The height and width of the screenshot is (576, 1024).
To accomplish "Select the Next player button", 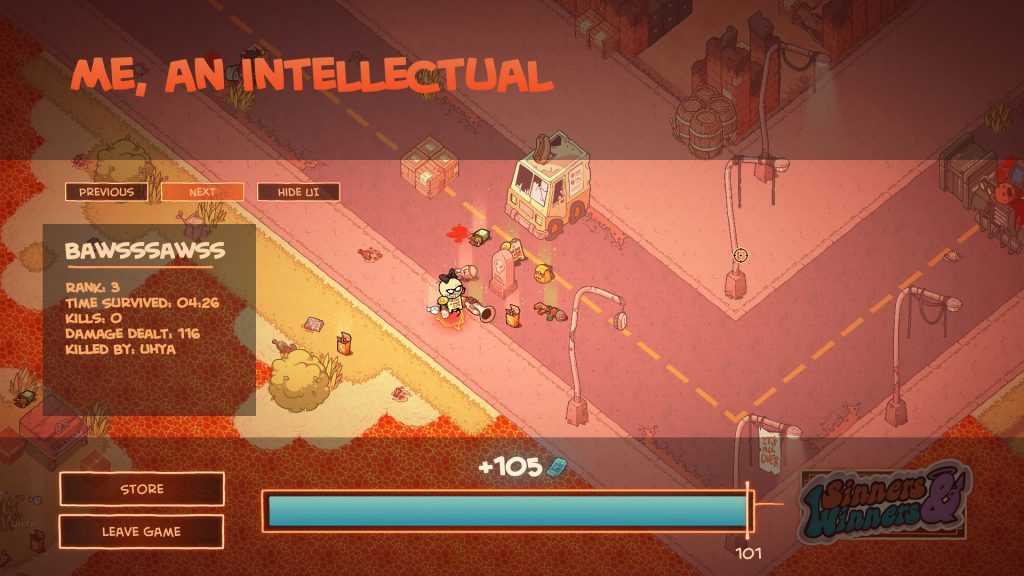I will tap(202, 192).
